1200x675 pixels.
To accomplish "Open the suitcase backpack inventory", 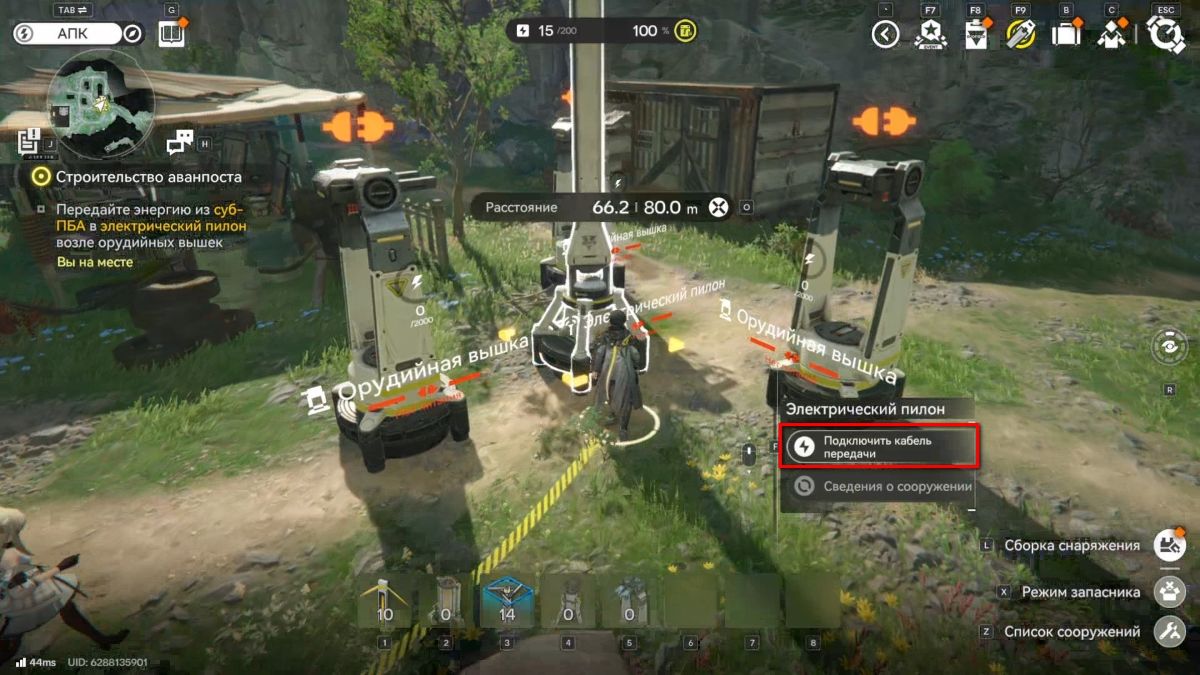I will pos(1066,35).
